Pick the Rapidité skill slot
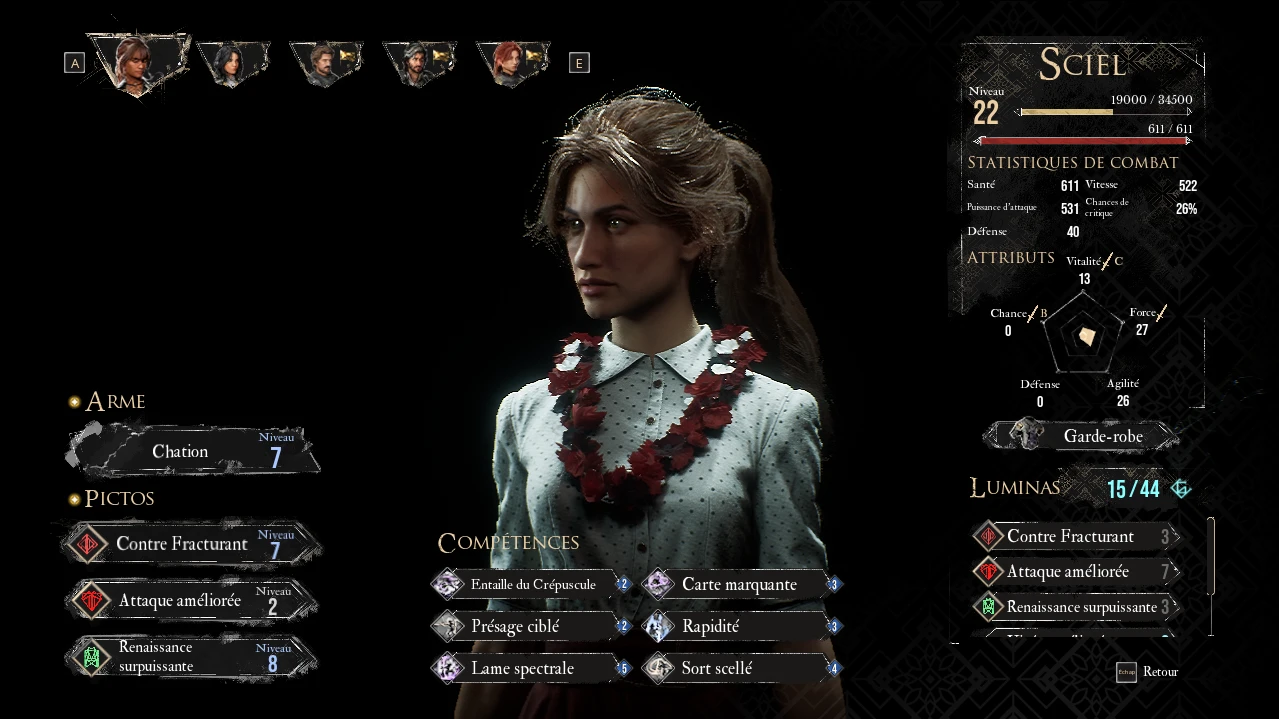This screenshot has height=719, width=1279. (x=741, y=627)
